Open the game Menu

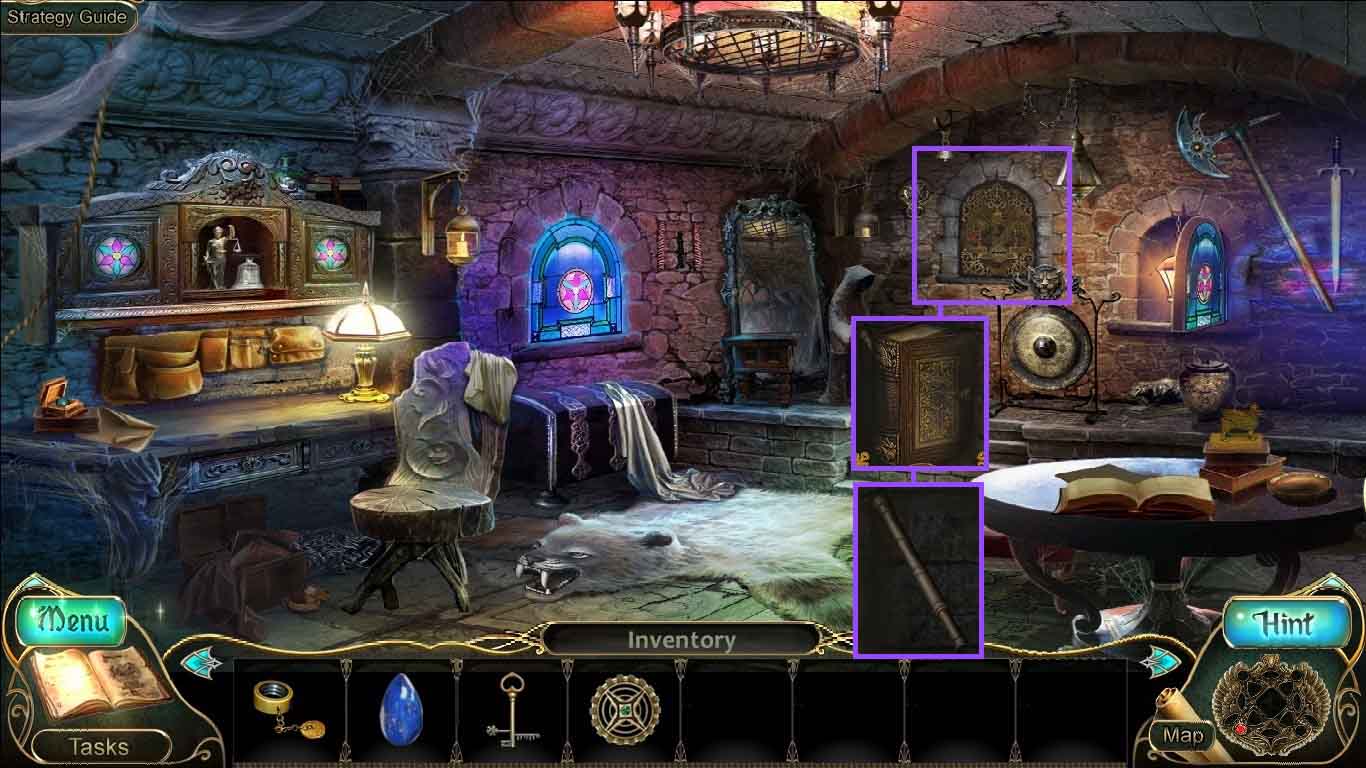pyautogui.click(x=72, y=621)
